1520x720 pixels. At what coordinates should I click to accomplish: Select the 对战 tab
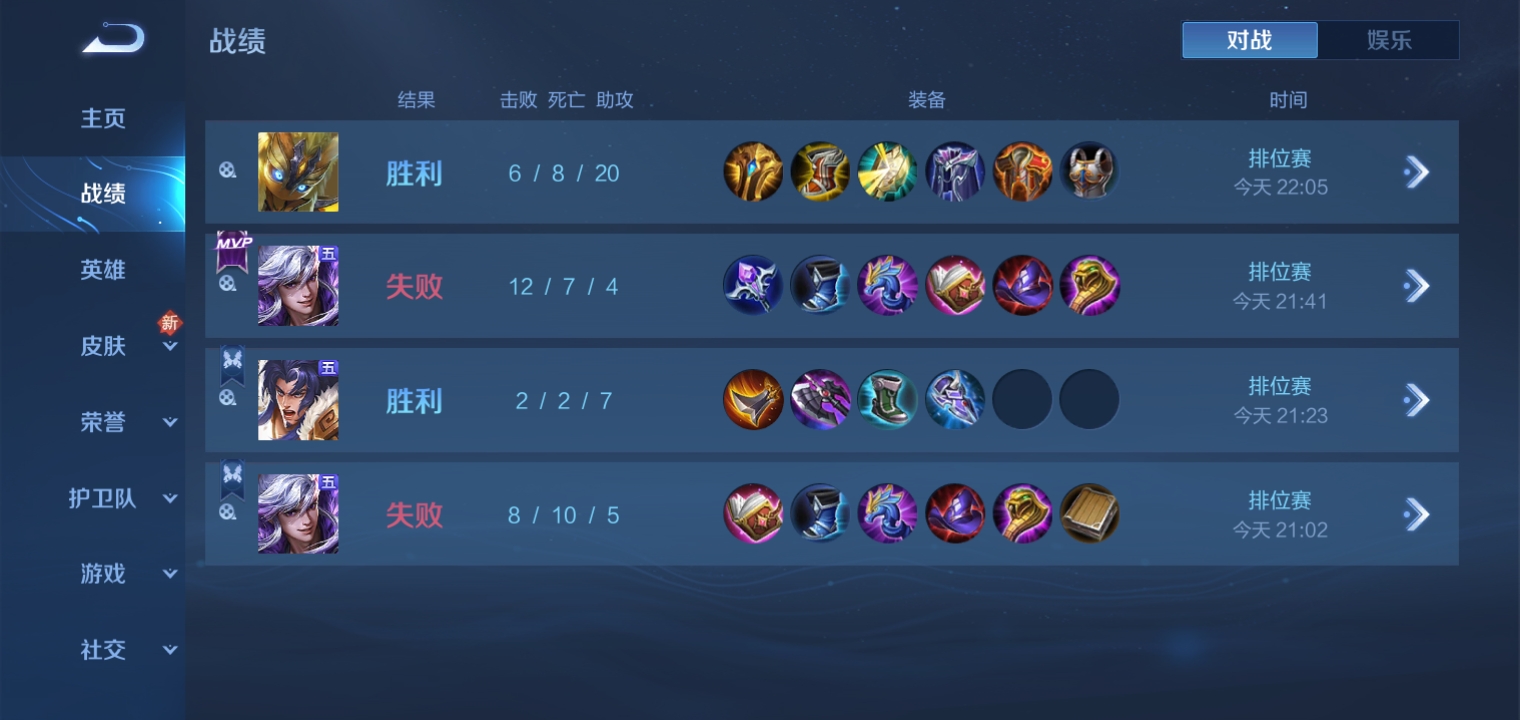click(x=1250, y=40)
